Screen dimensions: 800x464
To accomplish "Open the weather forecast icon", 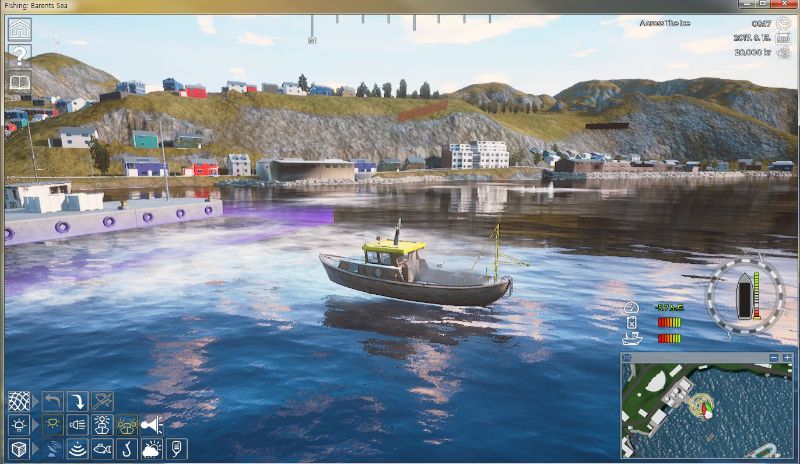I will click(152, 449).
